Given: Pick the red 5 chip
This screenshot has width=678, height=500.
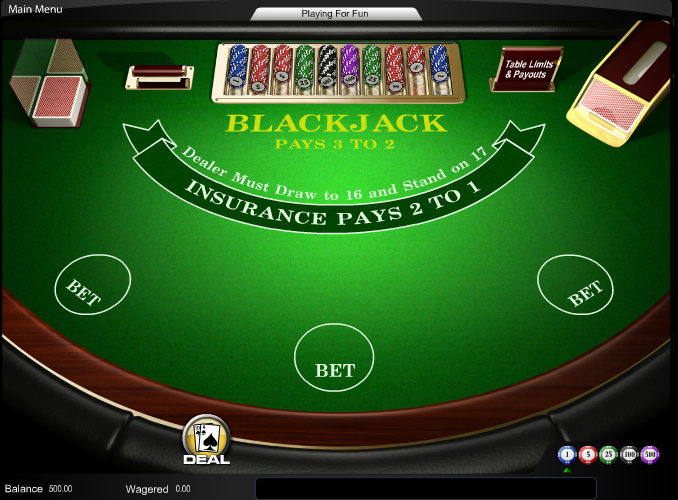Looking at the screenshot, I should (588, 455).
